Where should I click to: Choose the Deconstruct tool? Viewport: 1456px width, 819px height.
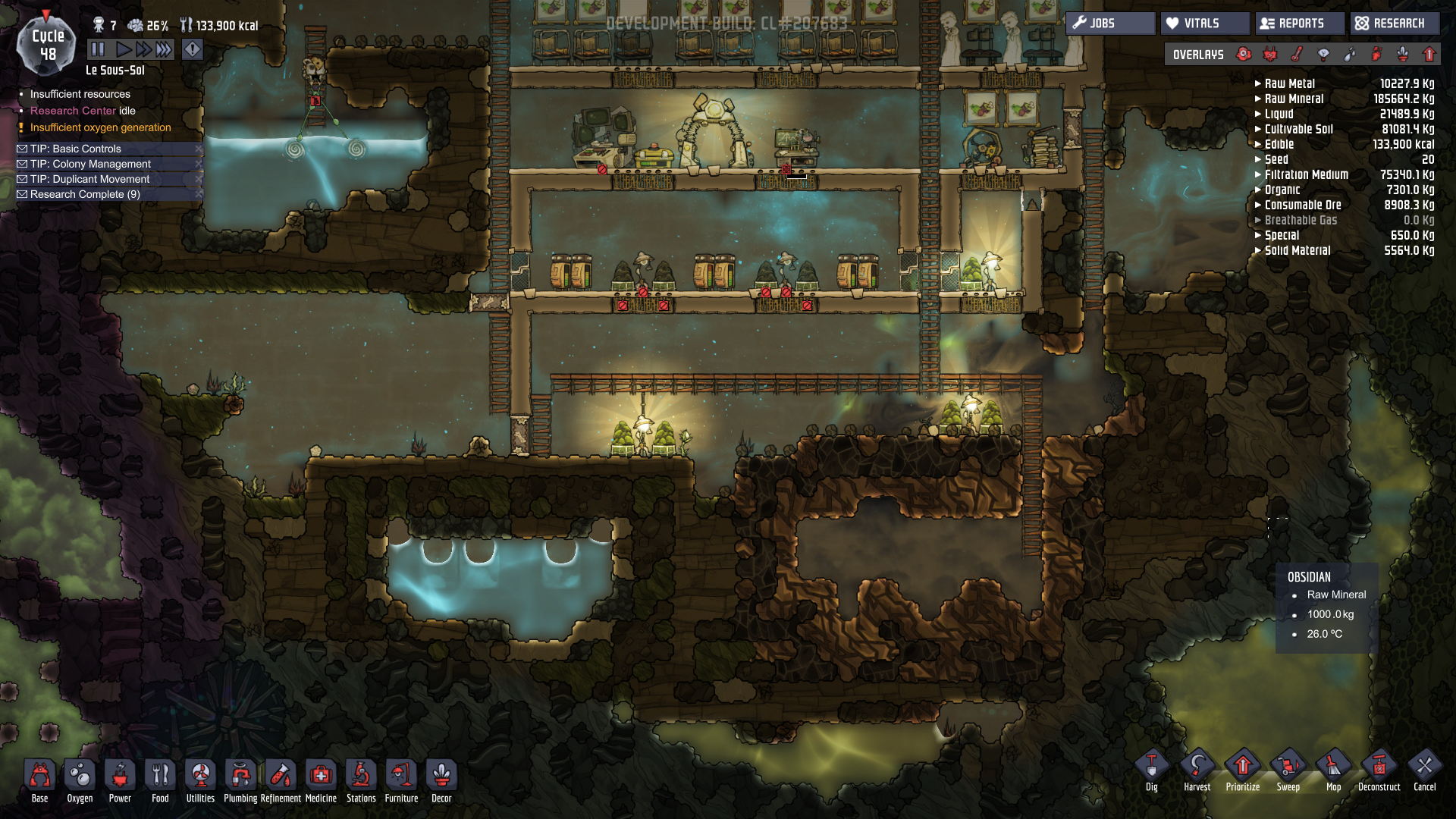coord(1379,770)
